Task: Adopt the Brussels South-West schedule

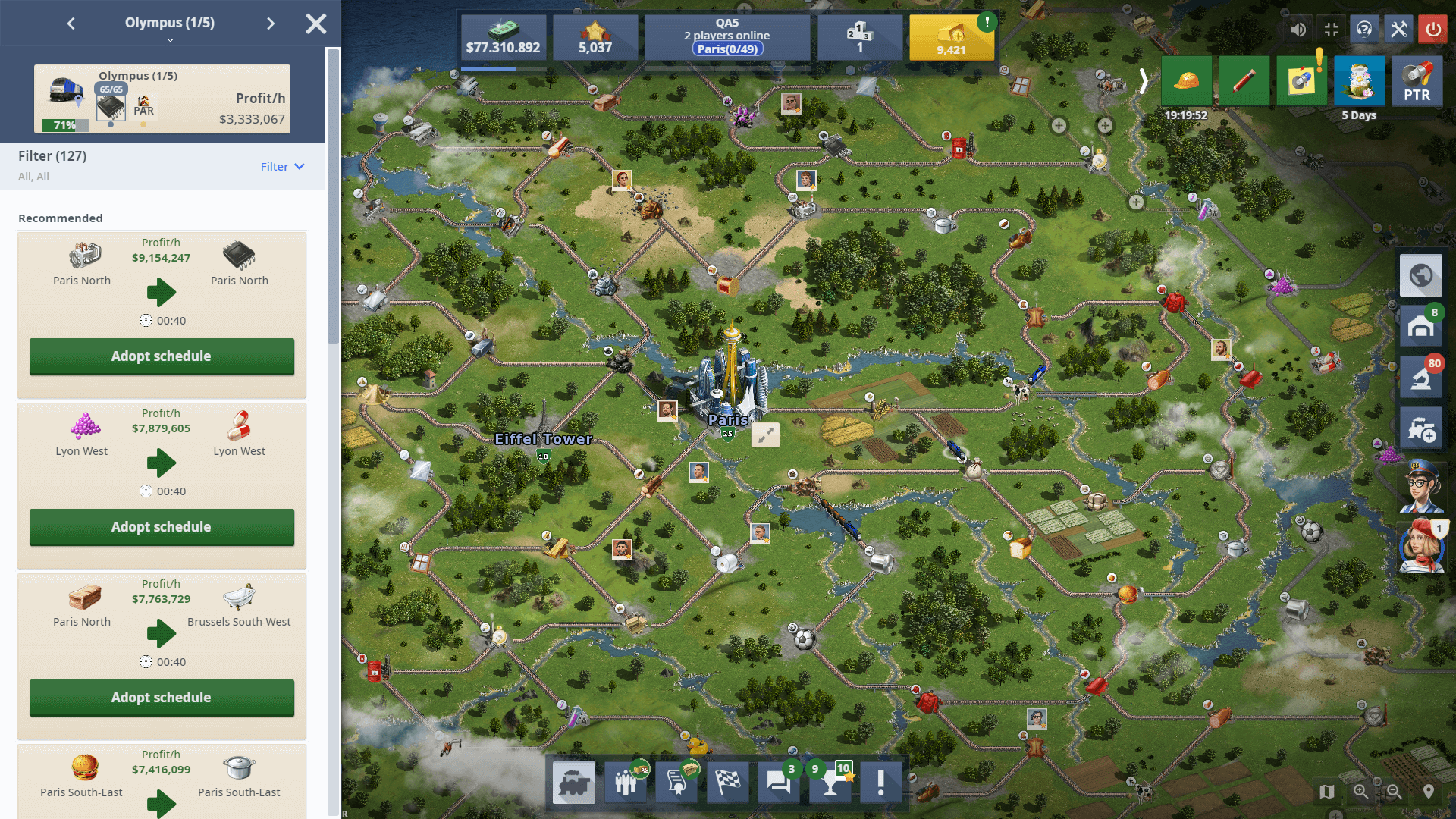Action: click(x=162, y=698)
